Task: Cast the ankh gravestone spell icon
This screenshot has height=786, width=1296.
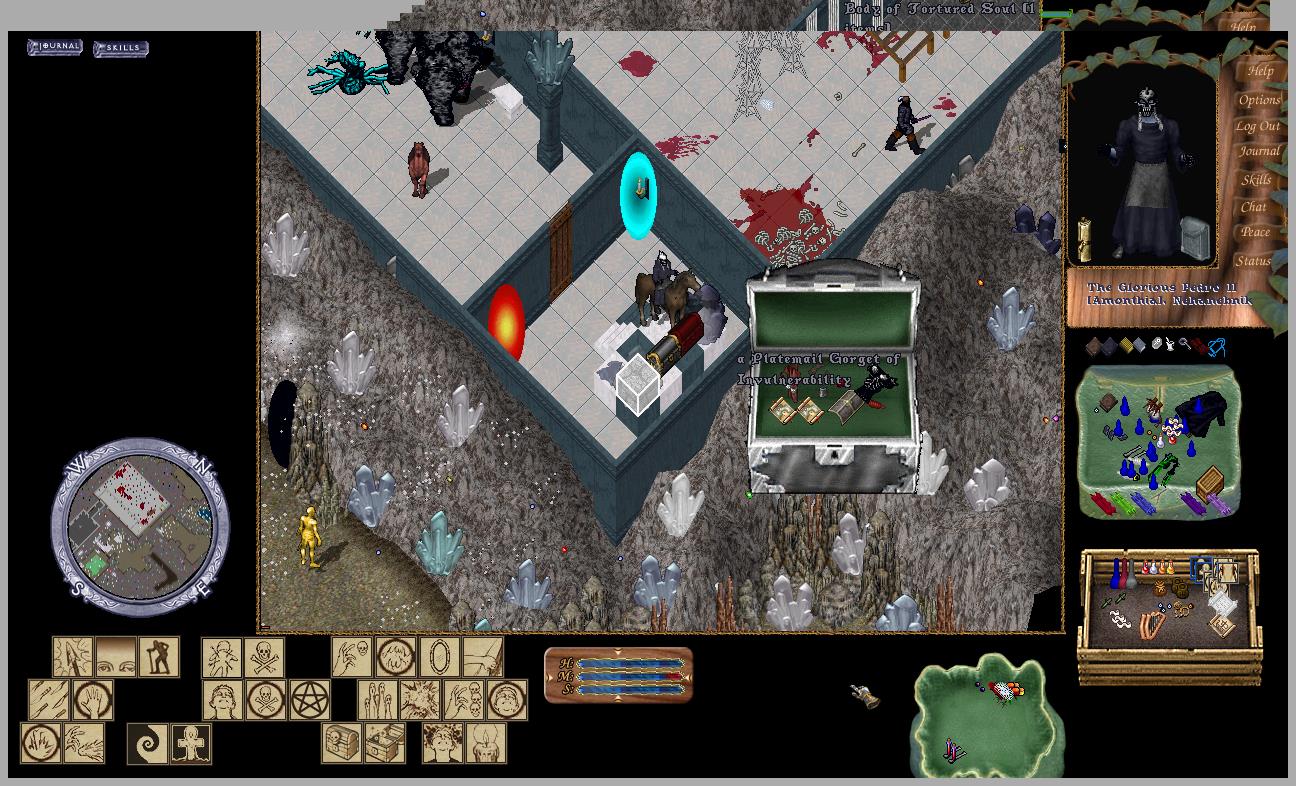Action: [x=190, y=744]
